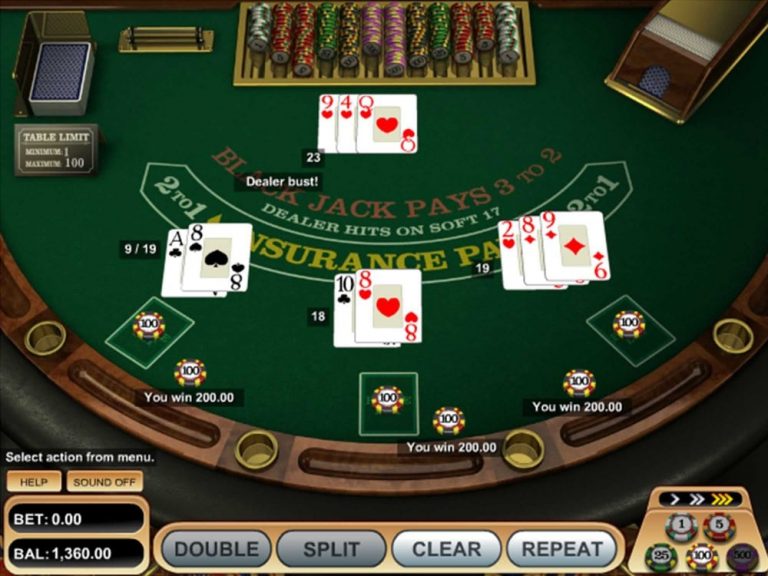The width and height of the screenshot is (768, 576).
Task: Open the HELP menu
Action: 34,482
